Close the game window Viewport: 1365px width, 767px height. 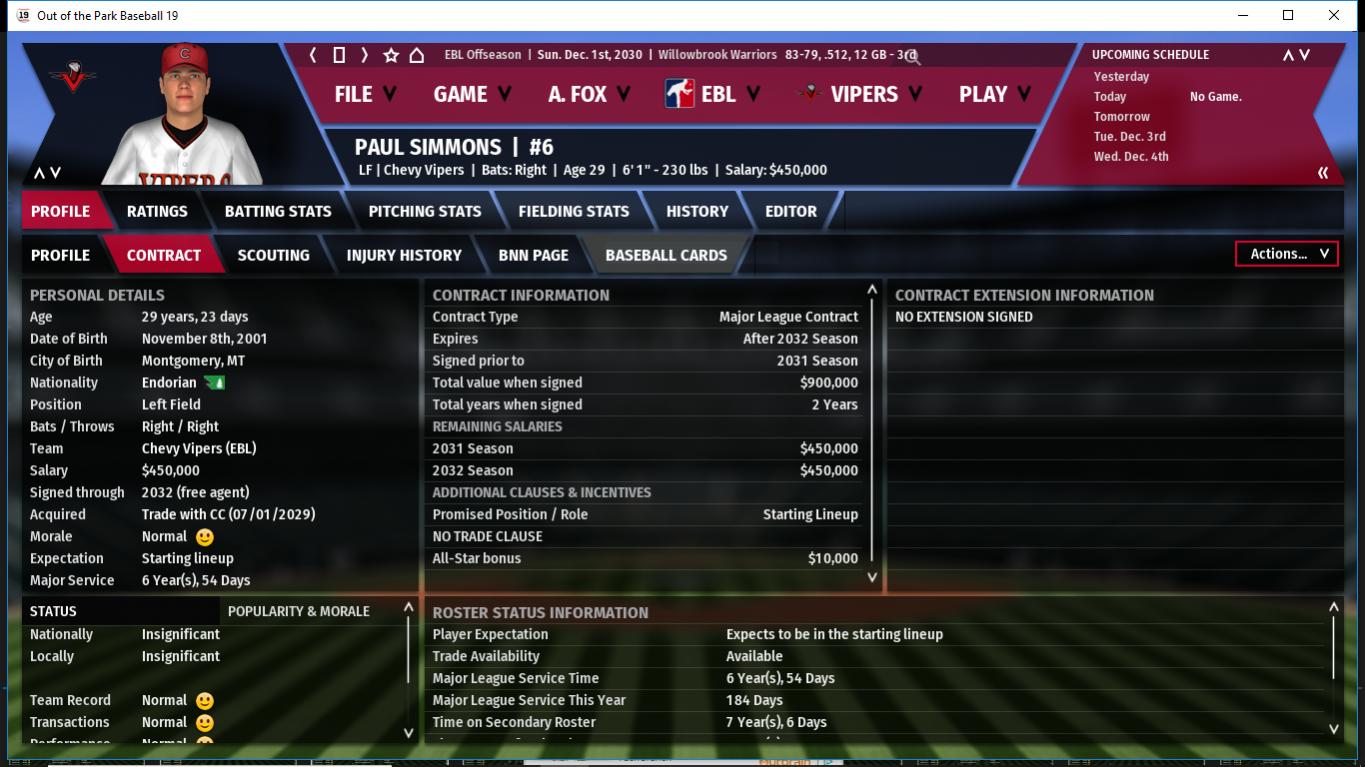(1334, 15)
